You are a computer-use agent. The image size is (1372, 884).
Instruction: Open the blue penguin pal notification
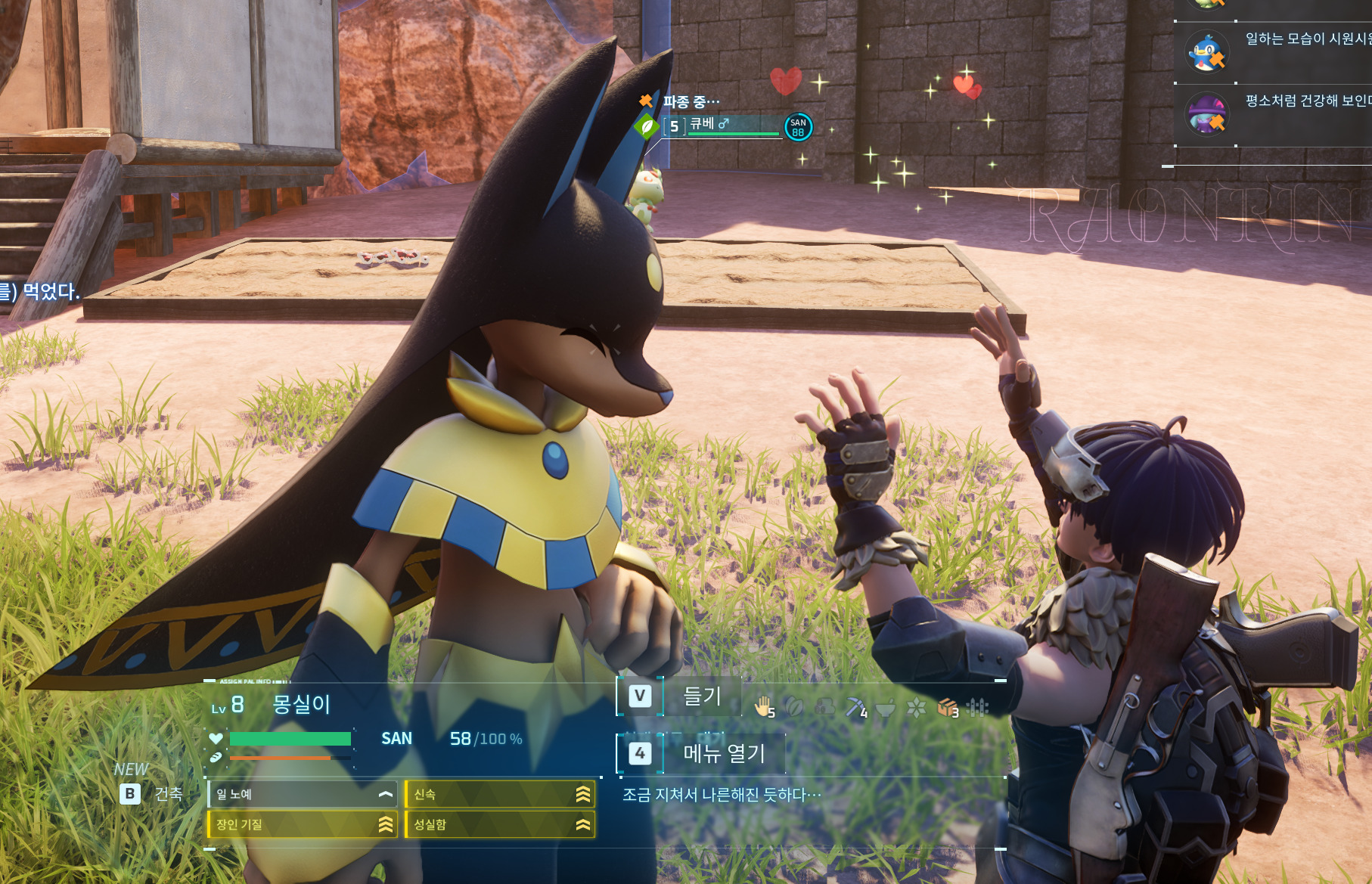point(1207,52)
